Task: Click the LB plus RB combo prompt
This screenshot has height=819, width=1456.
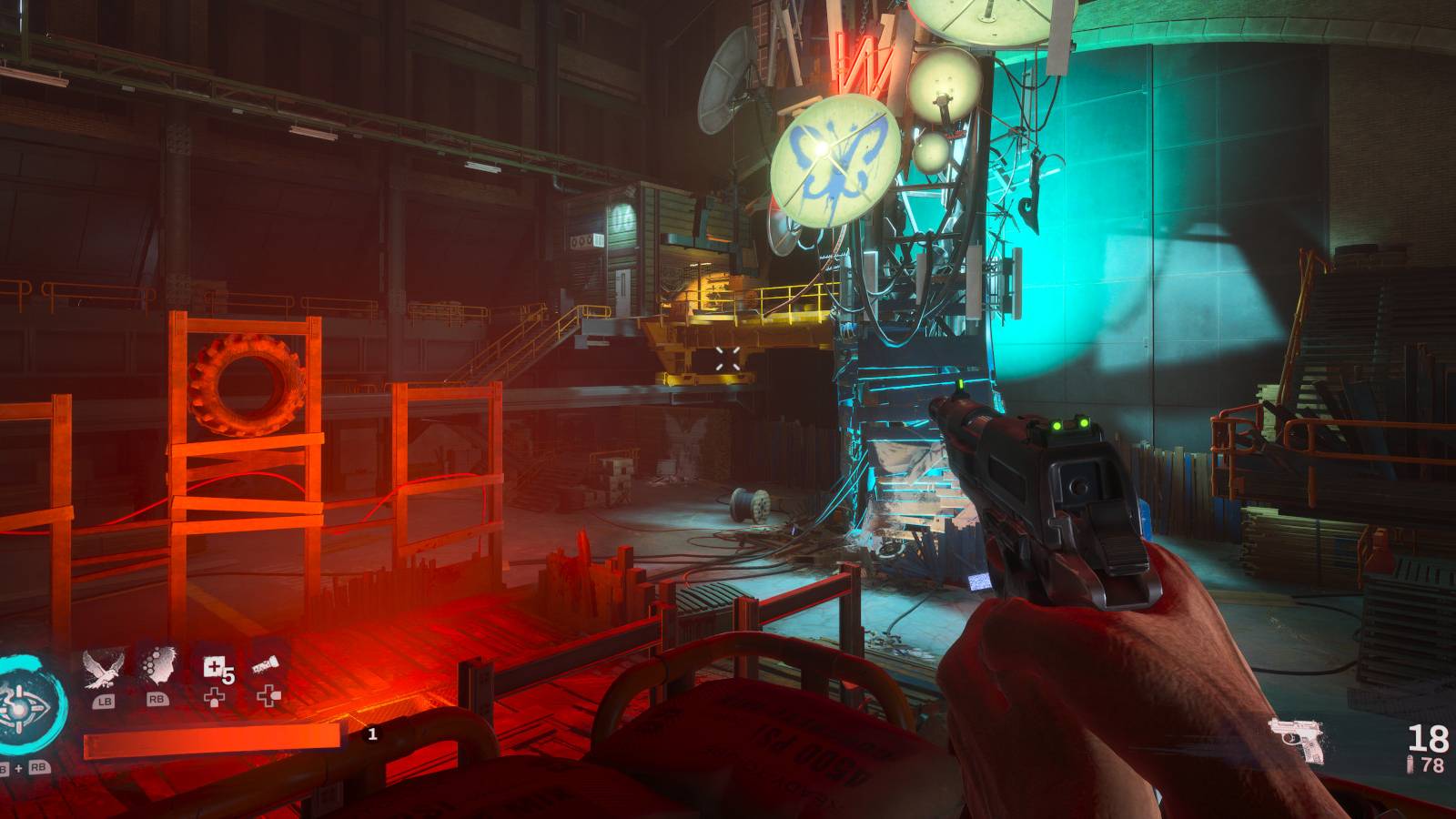Action: coord(23,767)
